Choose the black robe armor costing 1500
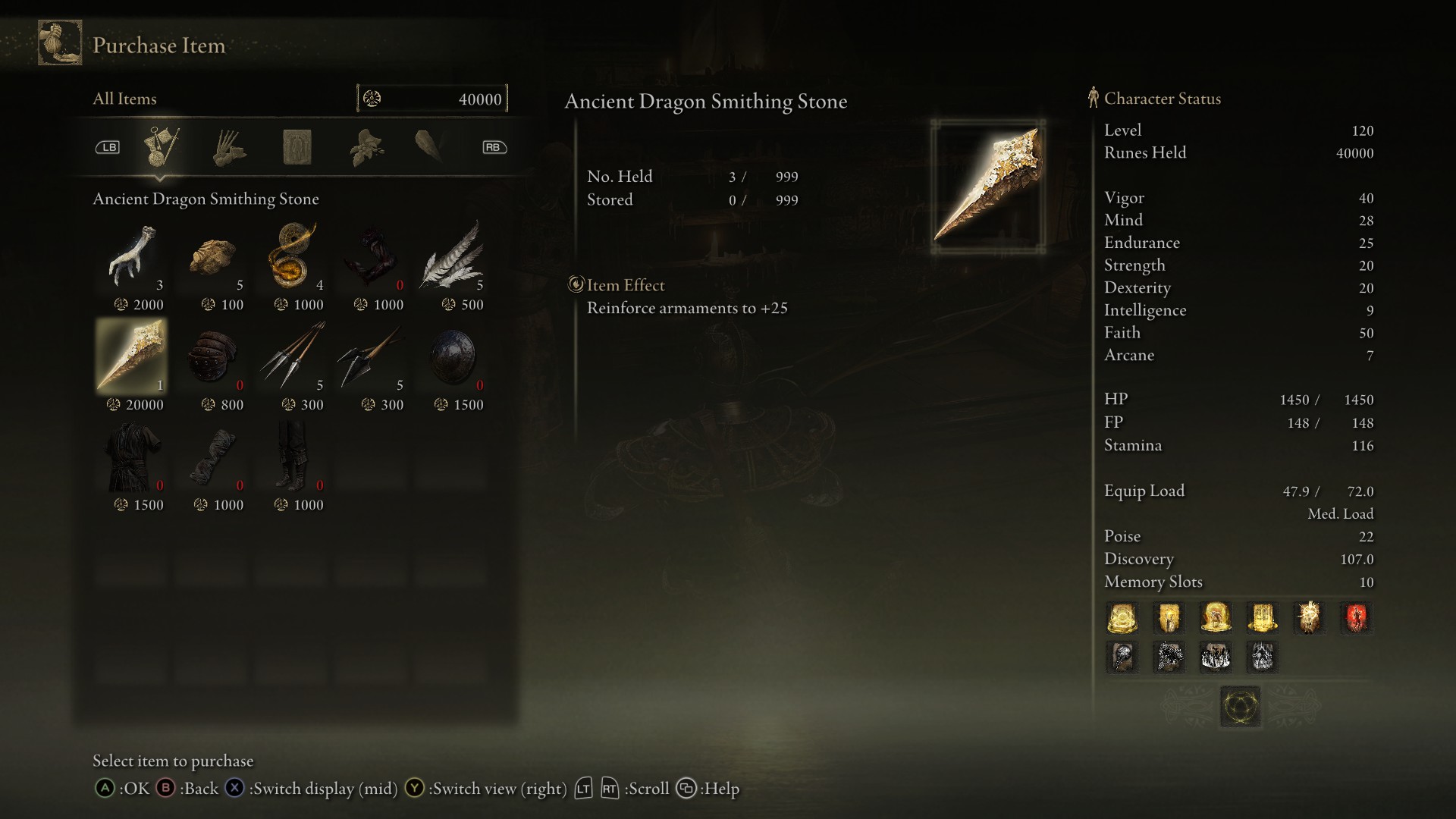The height and width of the screenshot is (819, 1456). (x=133, y=457)
